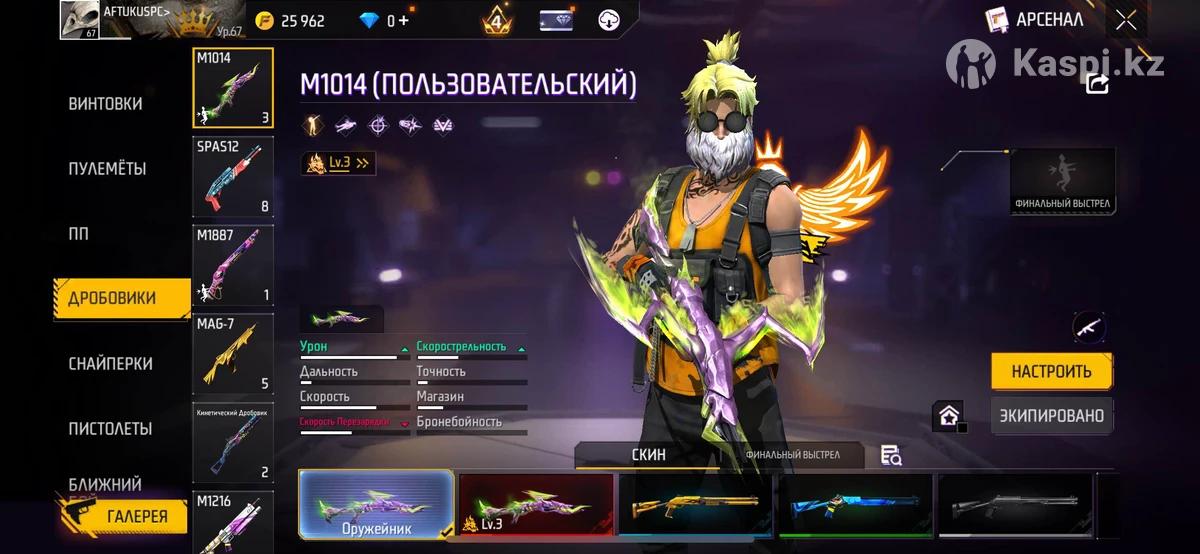Click the share icon below the Kaspi.kz logo

[1097, 84]
